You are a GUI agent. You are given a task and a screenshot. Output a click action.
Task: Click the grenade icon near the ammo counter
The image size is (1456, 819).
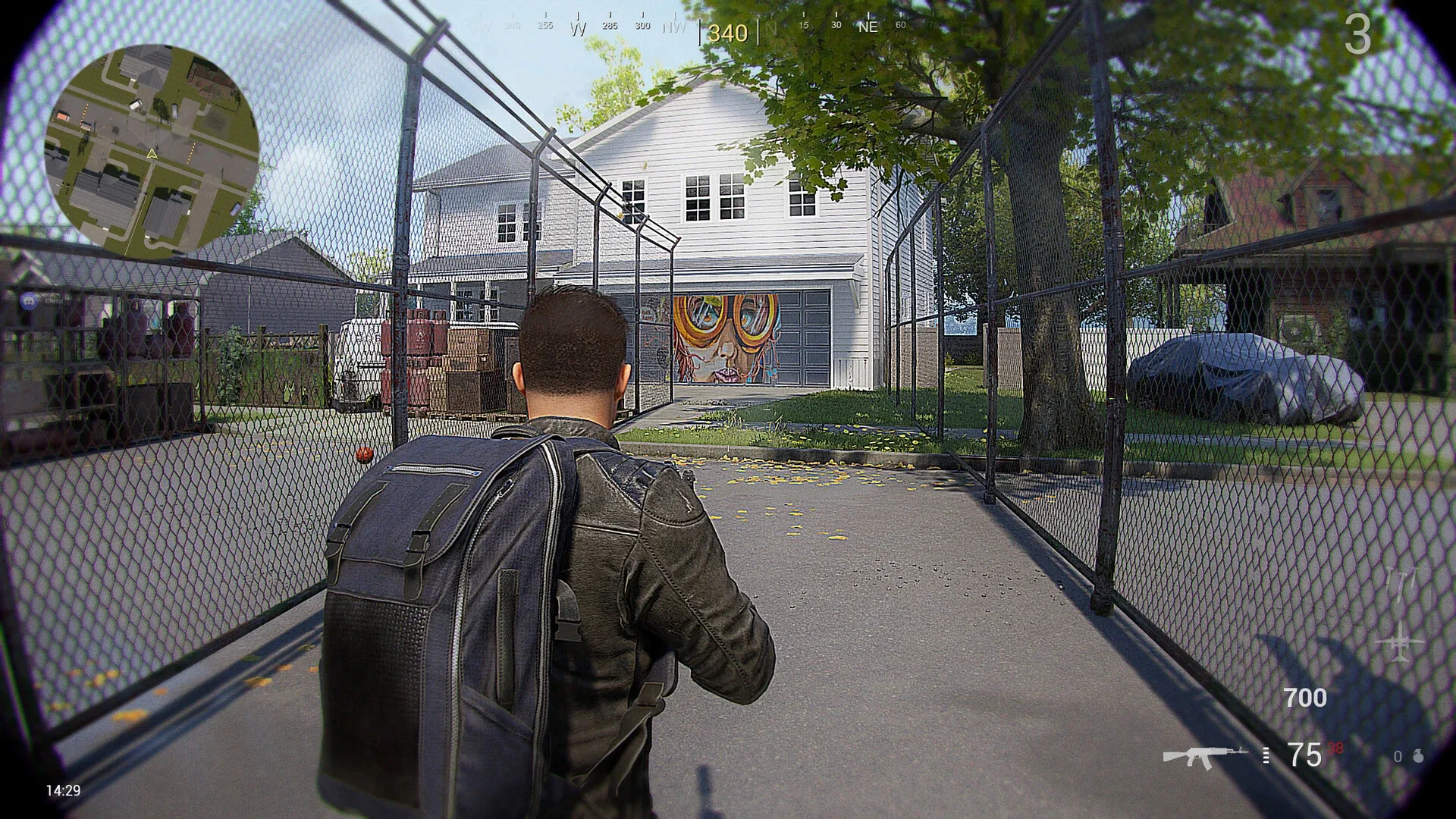[1417, 756]
